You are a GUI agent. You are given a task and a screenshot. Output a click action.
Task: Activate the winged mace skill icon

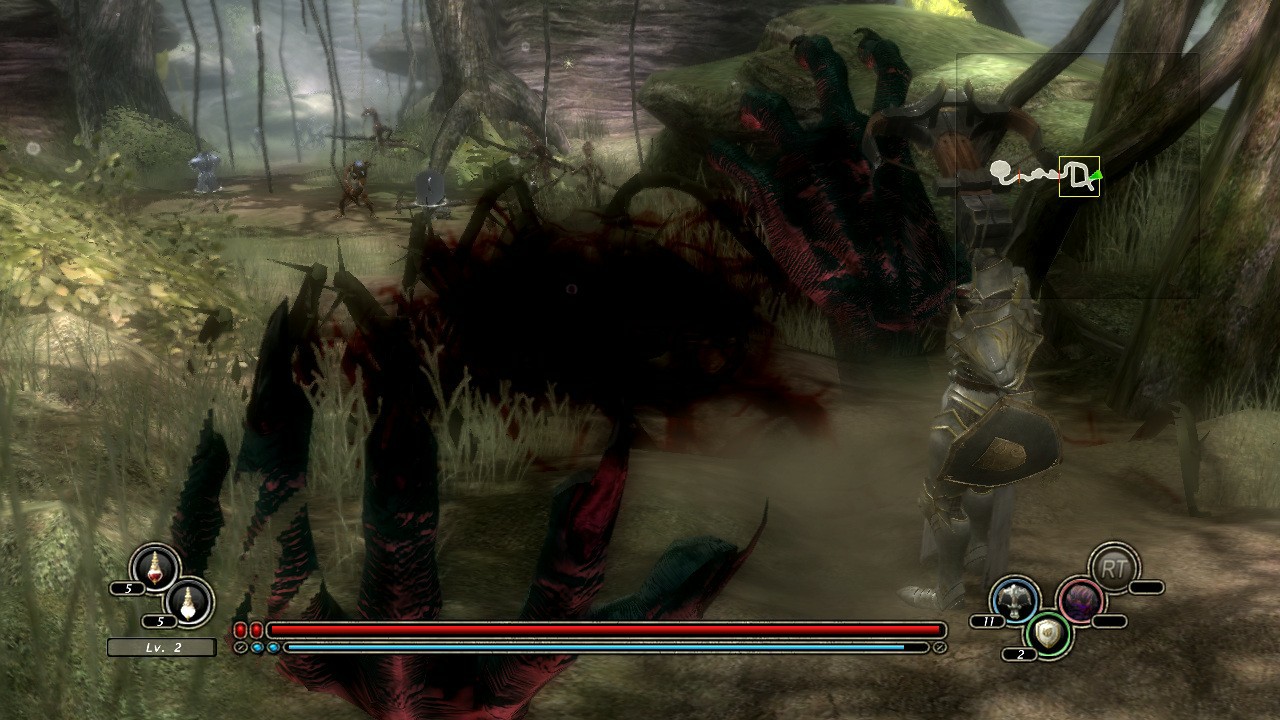1014,600
